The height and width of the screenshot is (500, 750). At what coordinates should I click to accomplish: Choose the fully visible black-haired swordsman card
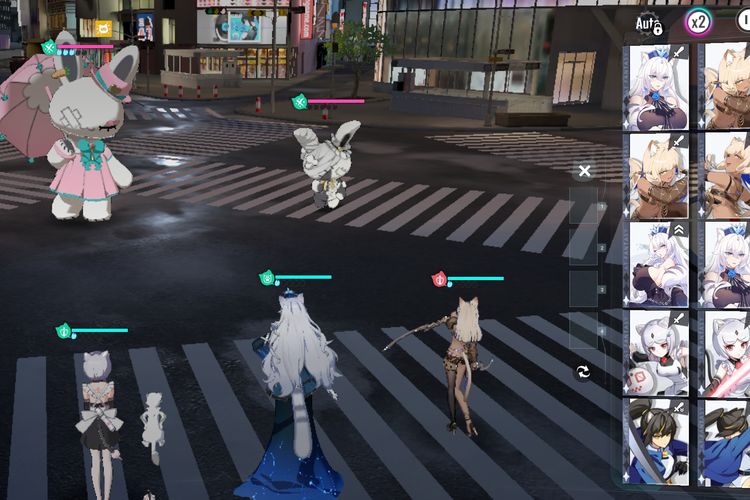658,440
